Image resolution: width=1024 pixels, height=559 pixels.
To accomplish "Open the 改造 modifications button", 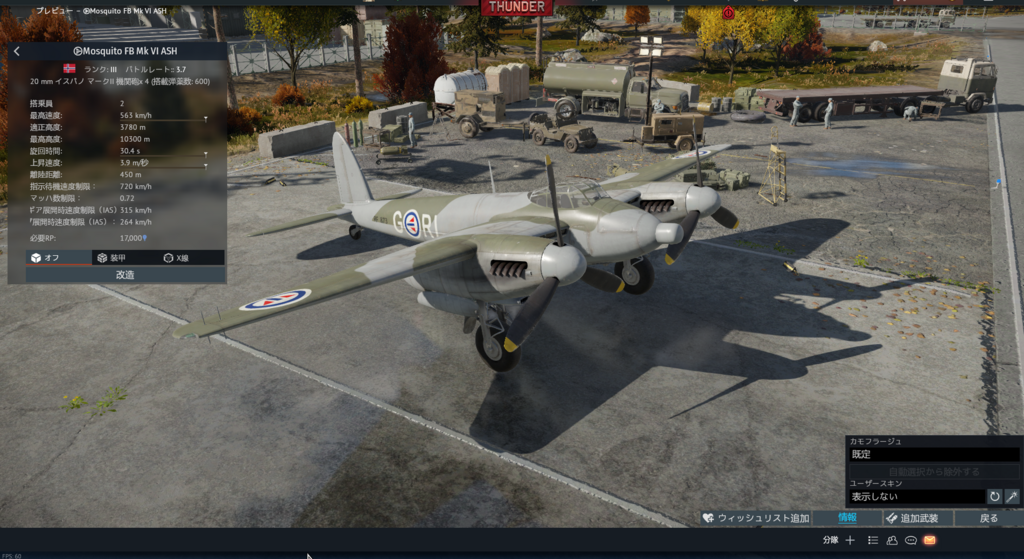I will (125, 274).
